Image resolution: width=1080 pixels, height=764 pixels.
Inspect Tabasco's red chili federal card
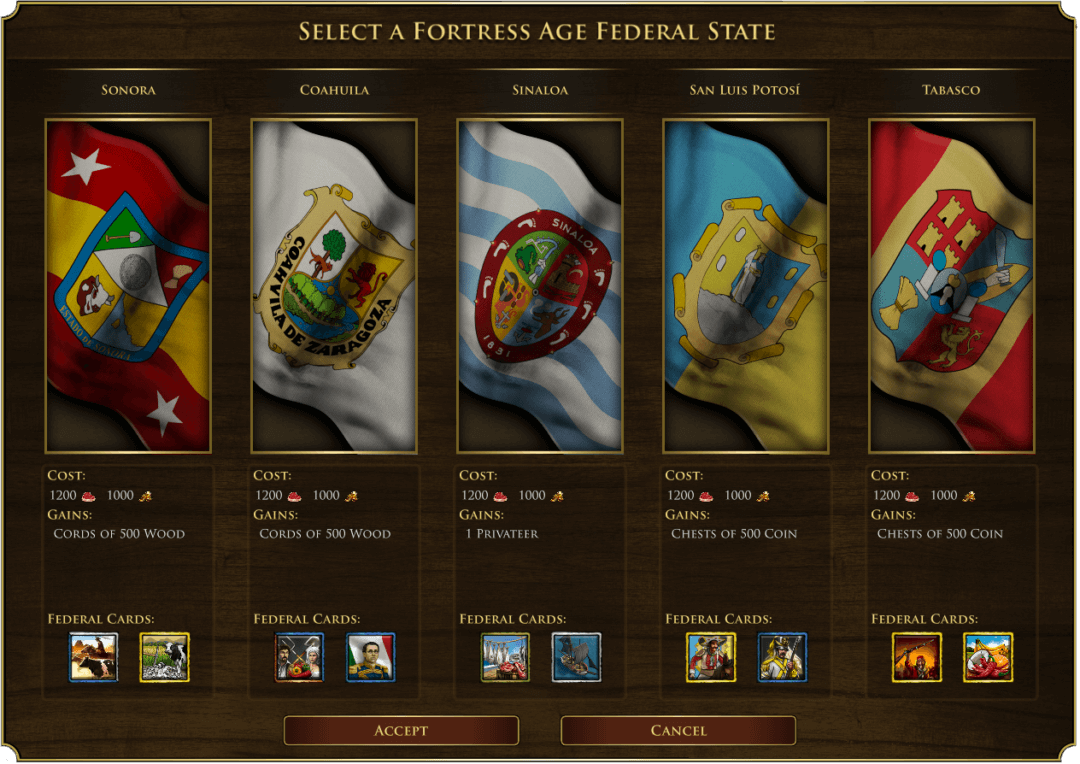(x=988, y=657)
